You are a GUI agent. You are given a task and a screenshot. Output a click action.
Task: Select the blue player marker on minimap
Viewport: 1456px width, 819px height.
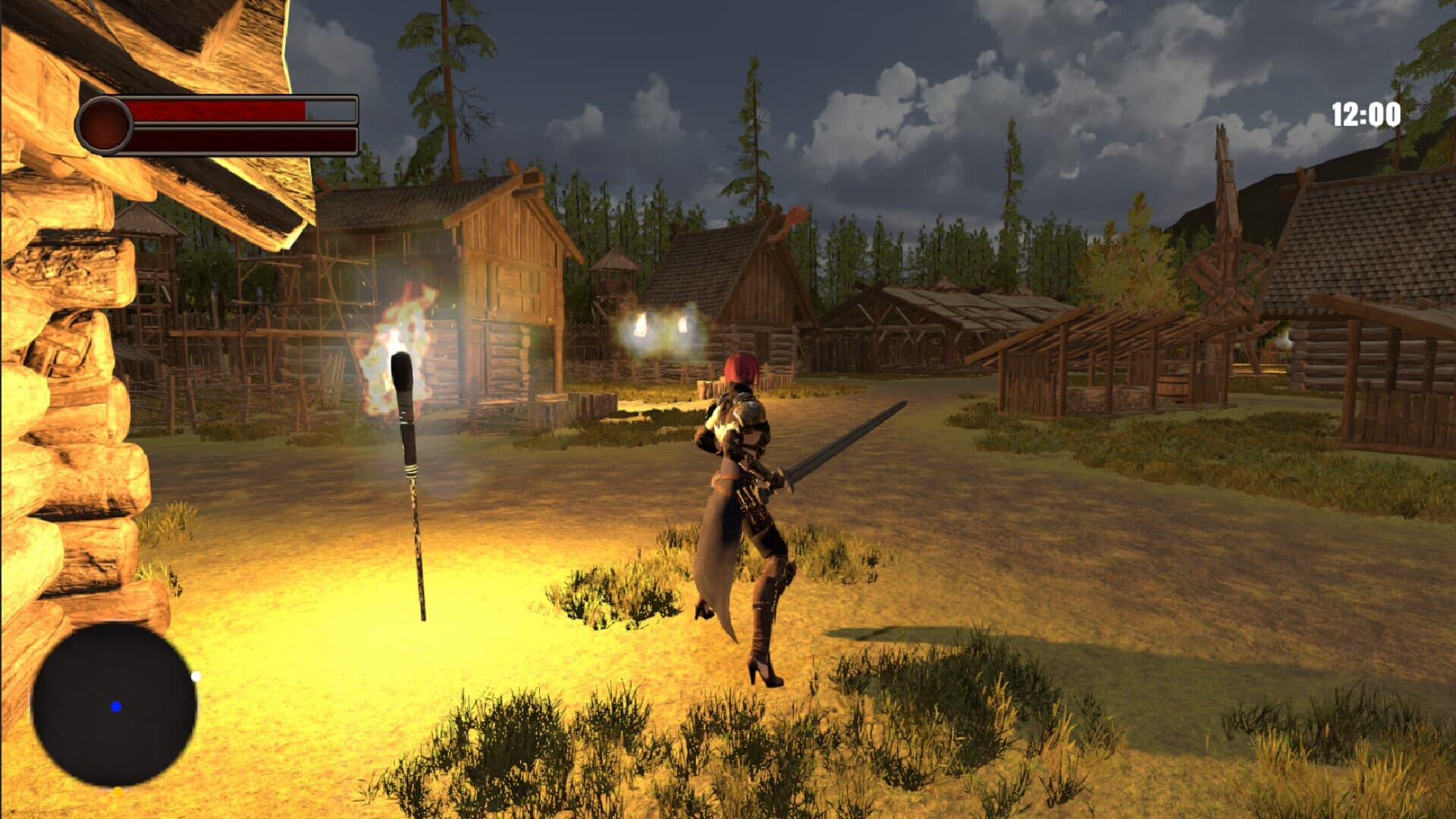click(x=116, y=707)
